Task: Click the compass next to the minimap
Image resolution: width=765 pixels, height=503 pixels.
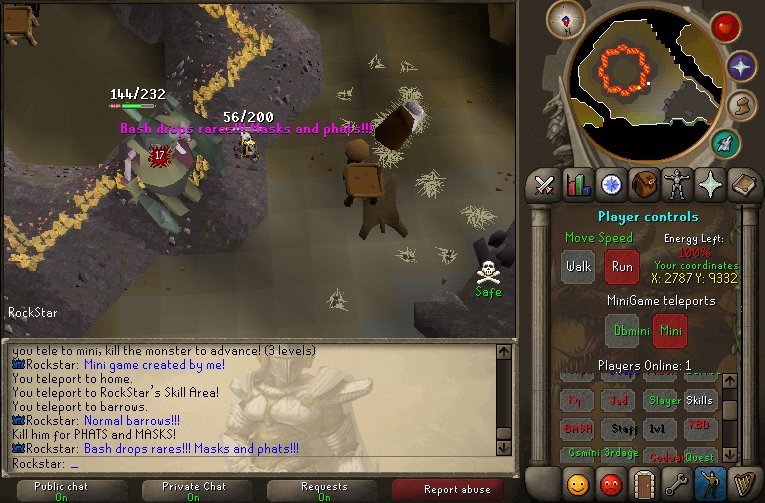Action: click(573, 19)
